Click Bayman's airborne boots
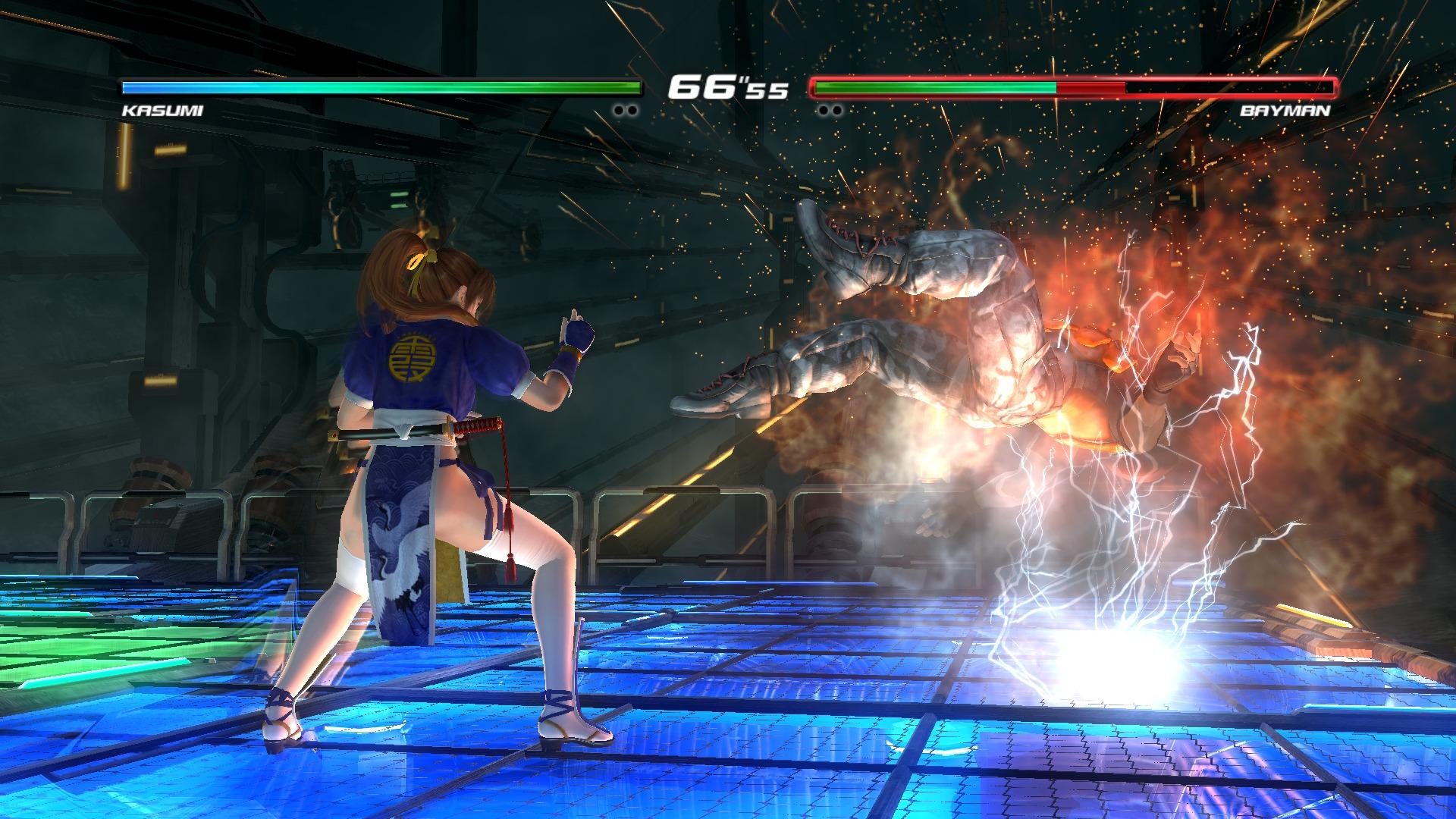This screenshot has width=1456, height=819. [842, 243]
